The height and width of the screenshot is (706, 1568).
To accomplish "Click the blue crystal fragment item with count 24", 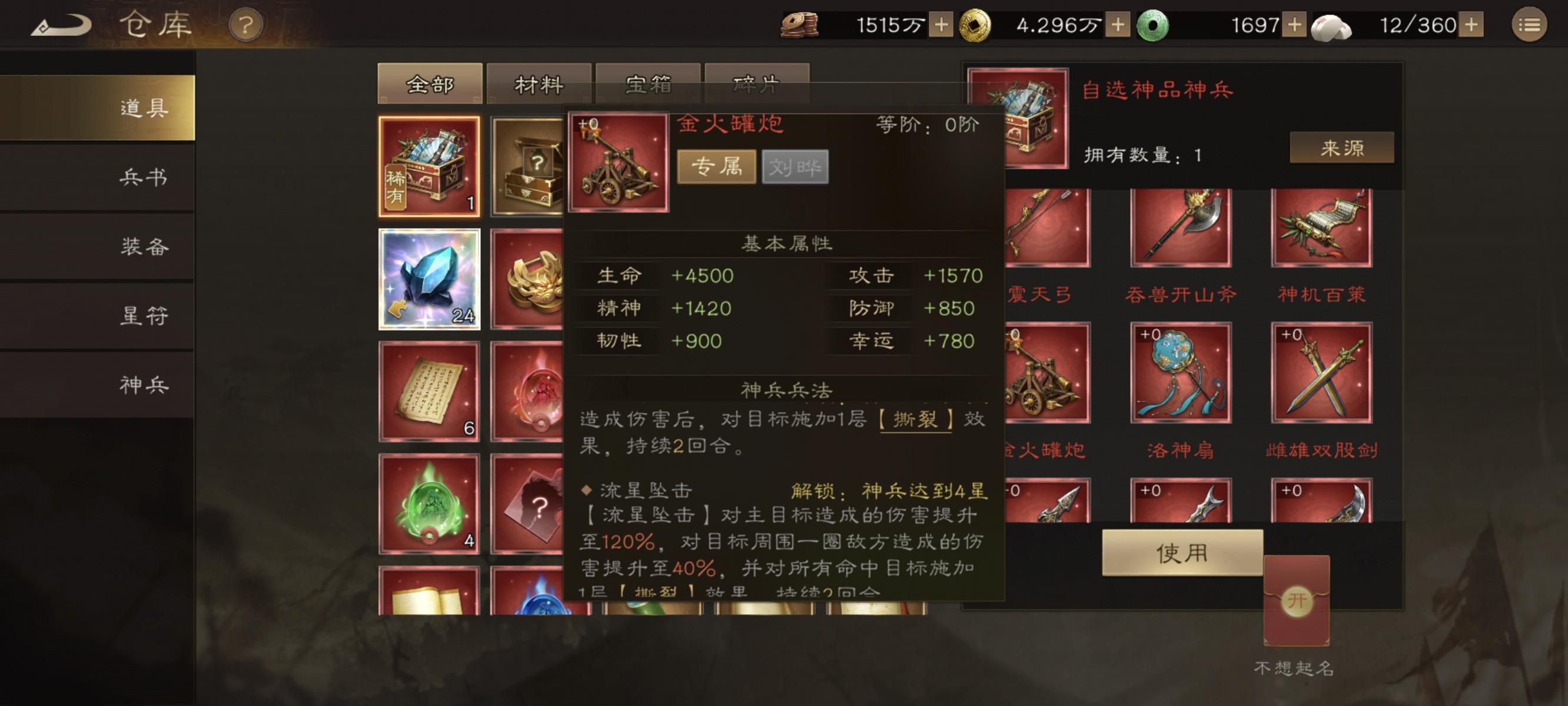I will coord(430,279).
